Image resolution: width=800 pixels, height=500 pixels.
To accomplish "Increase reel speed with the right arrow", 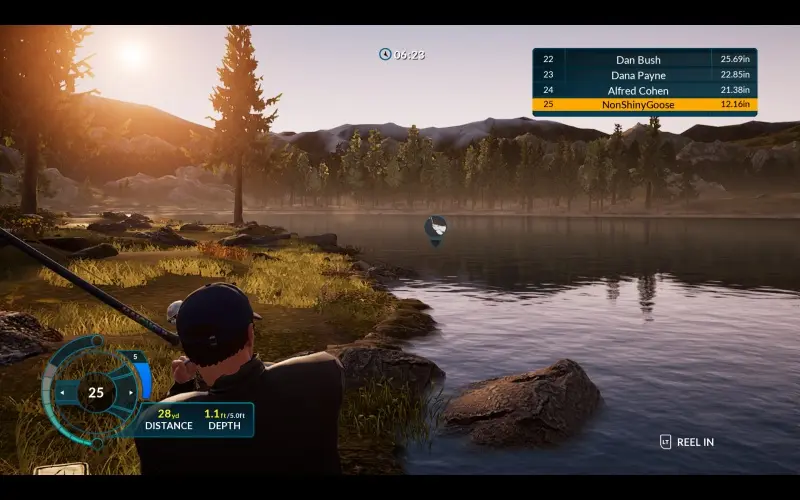I will click(x=129, y=393).
